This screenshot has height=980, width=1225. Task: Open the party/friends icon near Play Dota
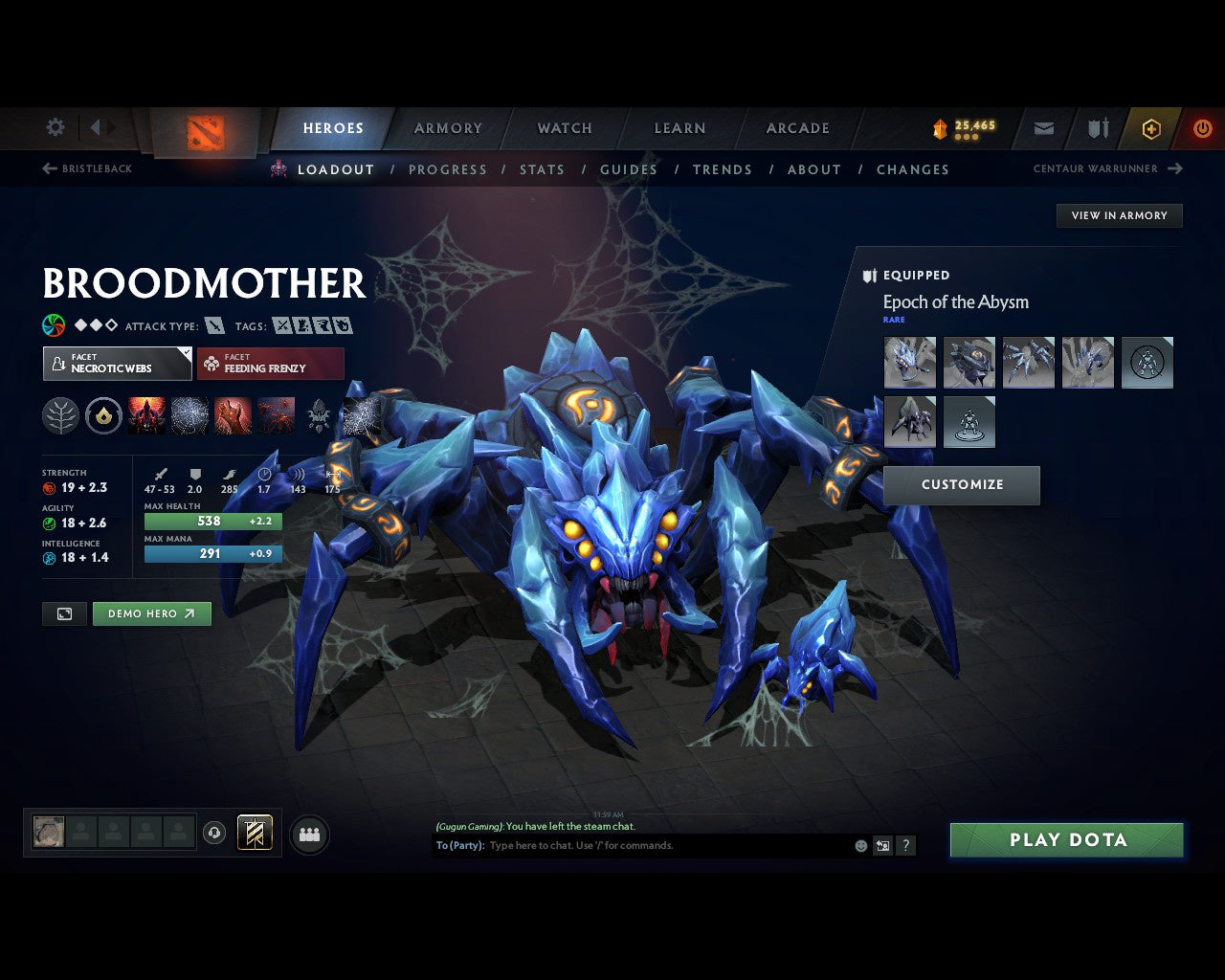(x=309, y=833)
